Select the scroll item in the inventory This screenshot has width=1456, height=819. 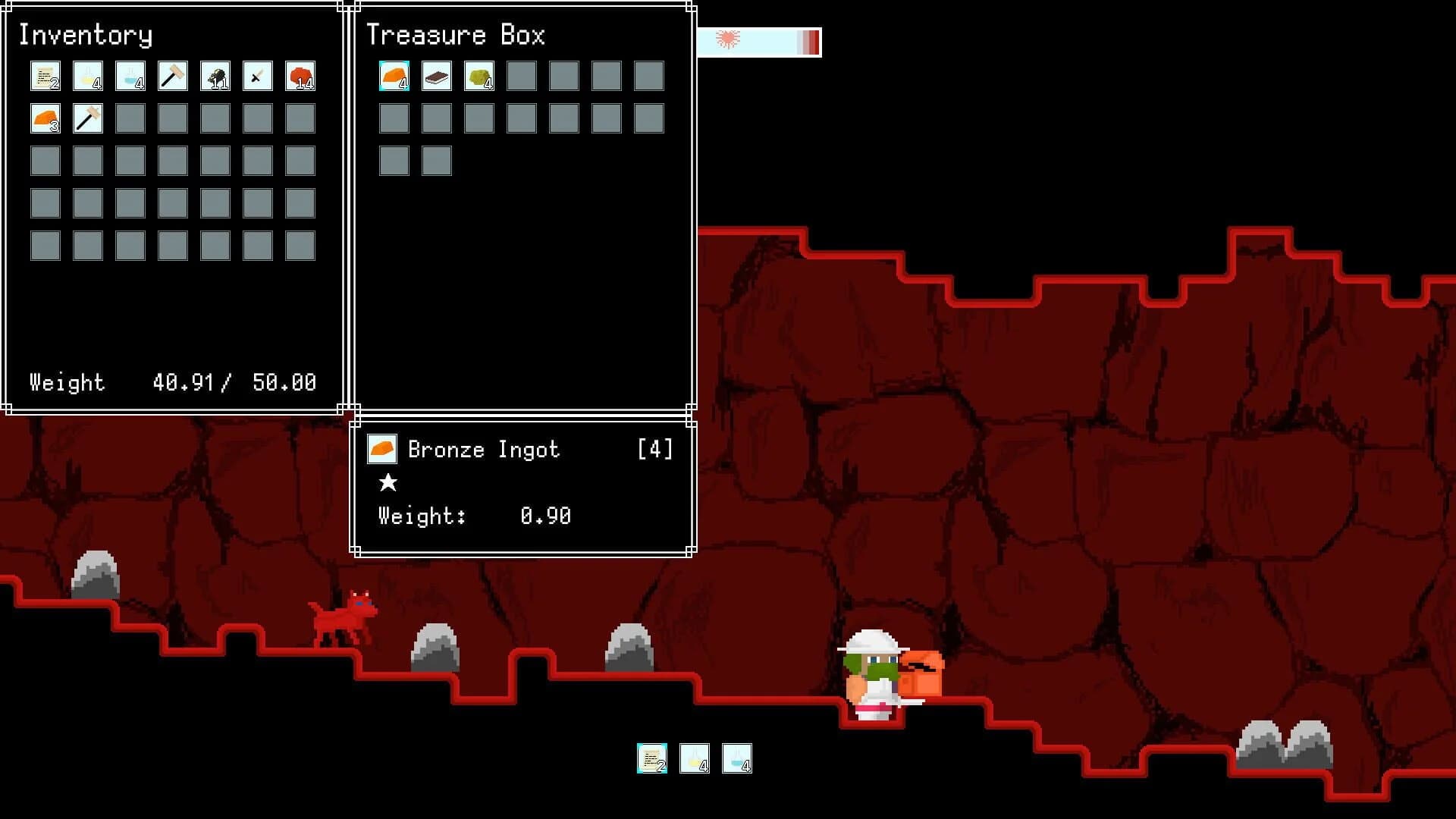pyautogui.click(x=45, y=76)
